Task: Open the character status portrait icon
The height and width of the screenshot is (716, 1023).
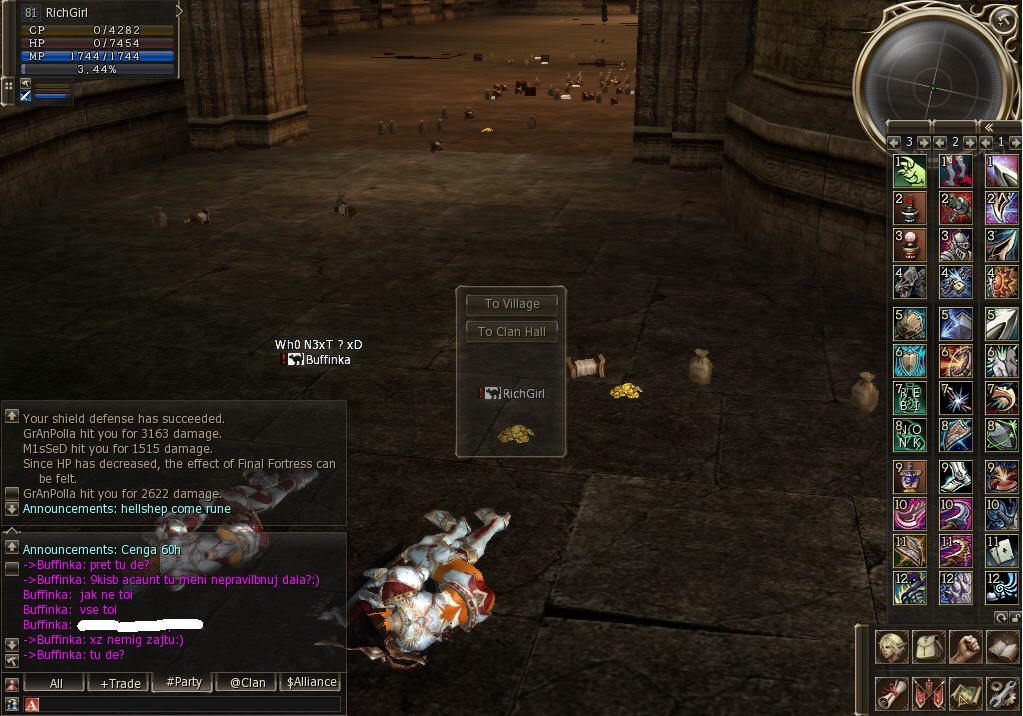Action: tap(892, 648)
